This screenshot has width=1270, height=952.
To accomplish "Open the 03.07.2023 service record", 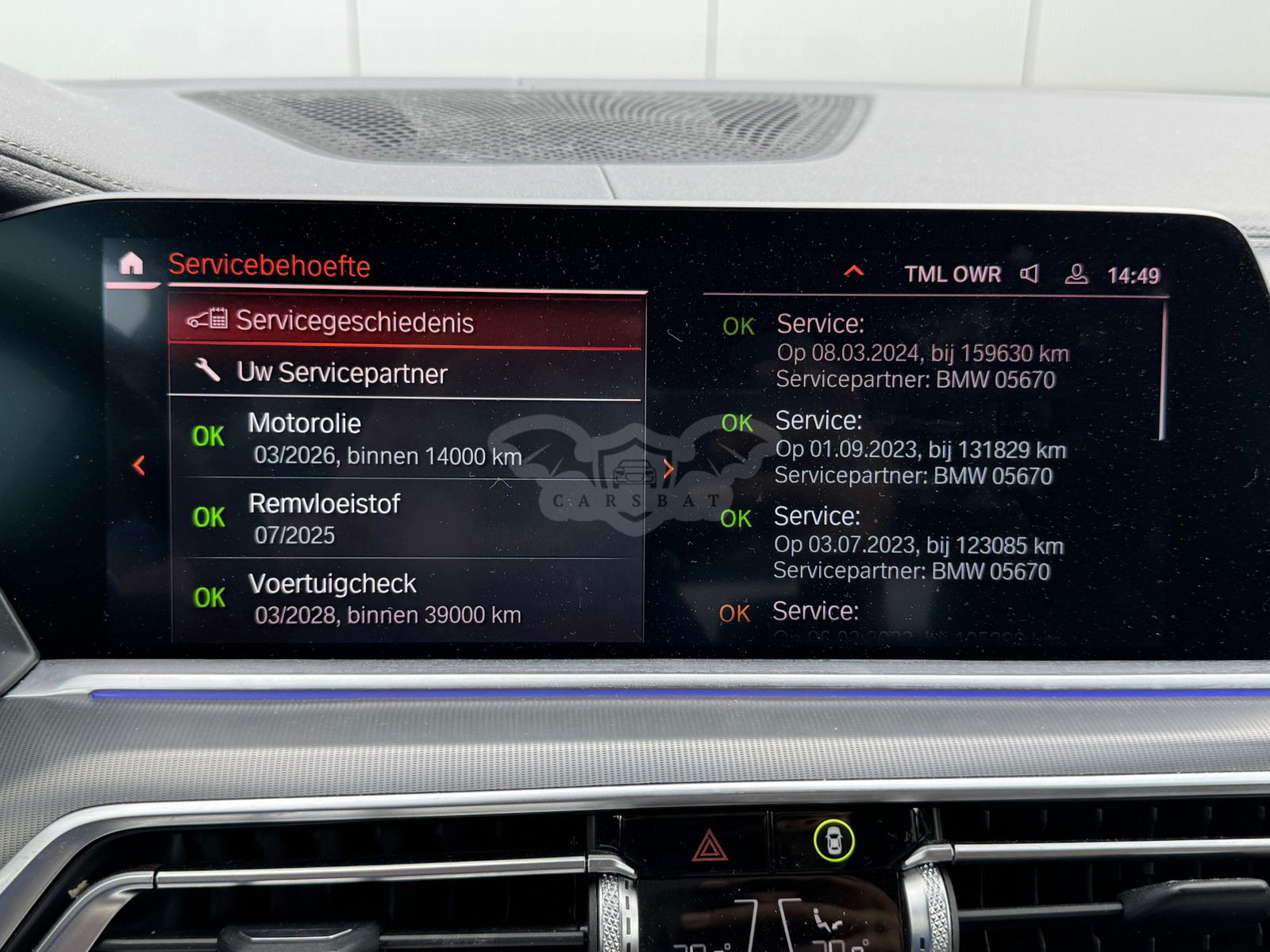I will pyautogui.click(x=917, y=544).
